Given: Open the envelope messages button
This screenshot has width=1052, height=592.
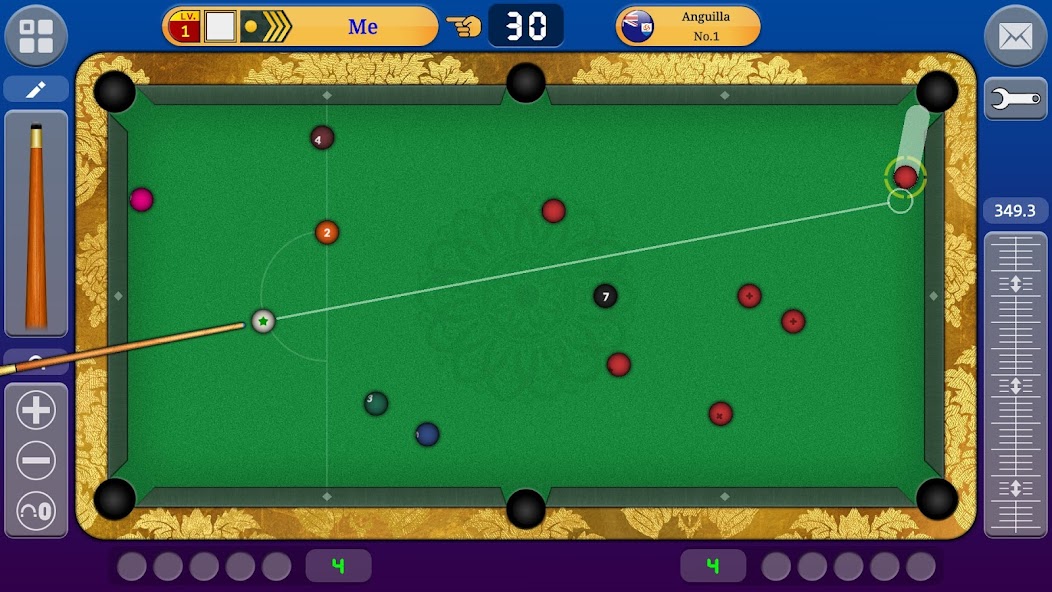Looking at the screenshot, I should tap(1015, 36).
